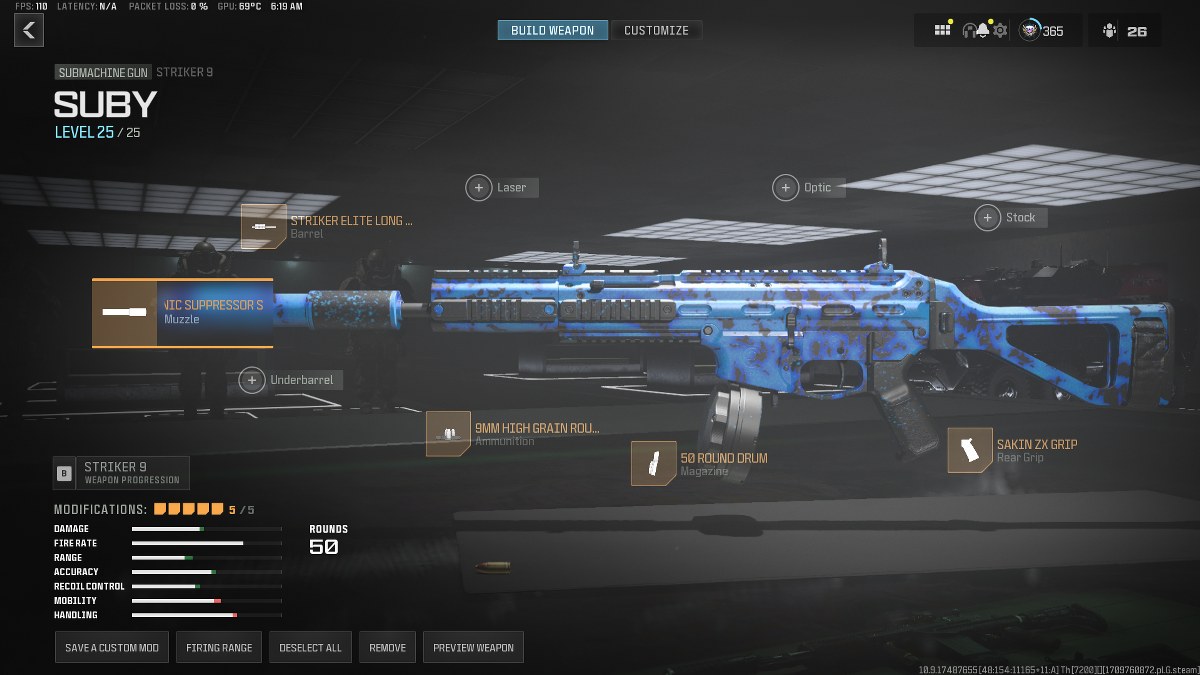Open the settings gear icon

pyautogui.click(x=1000, y=30)
